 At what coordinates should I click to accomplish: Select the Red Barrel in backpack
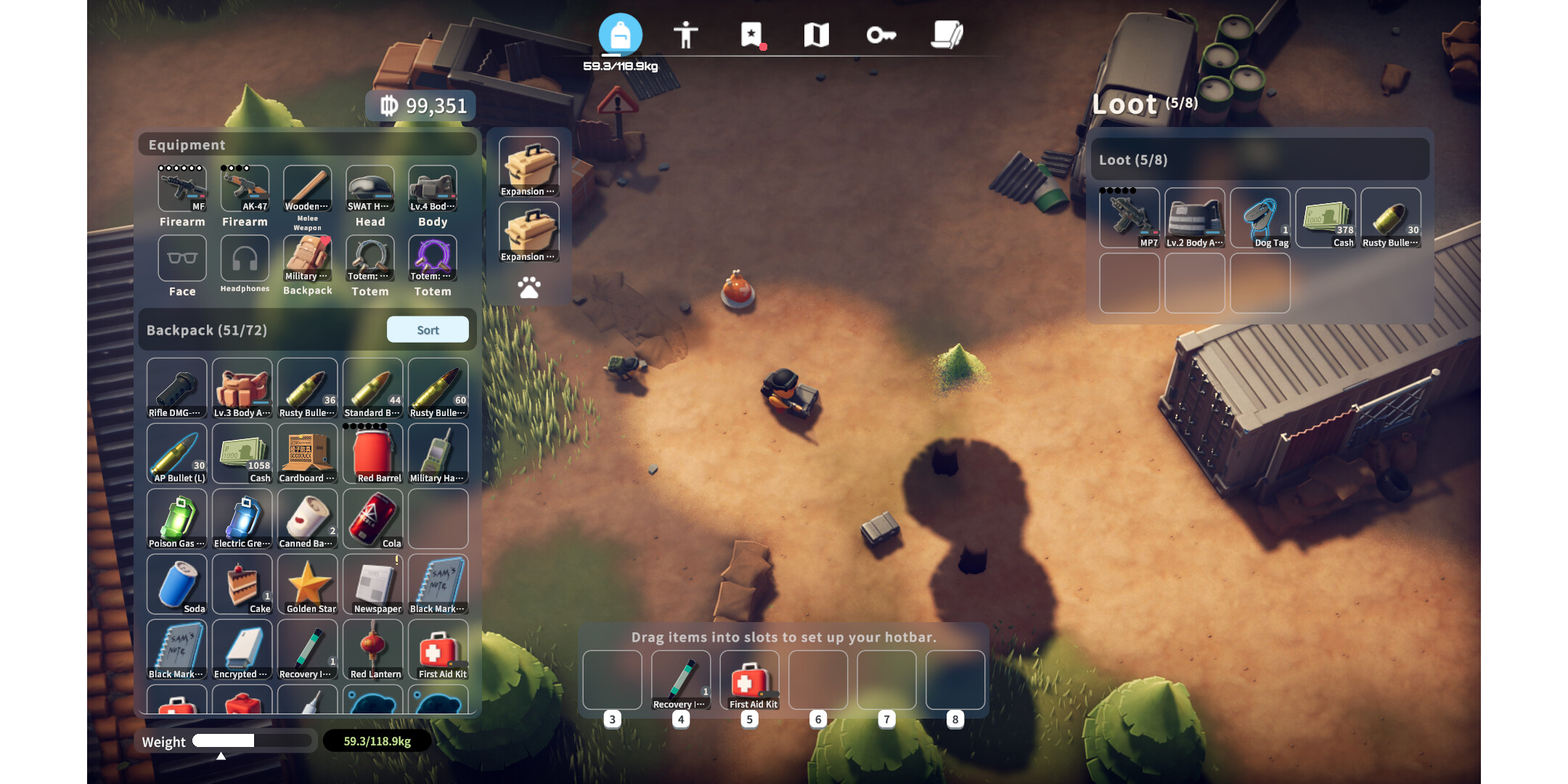(x=373, y=453)
